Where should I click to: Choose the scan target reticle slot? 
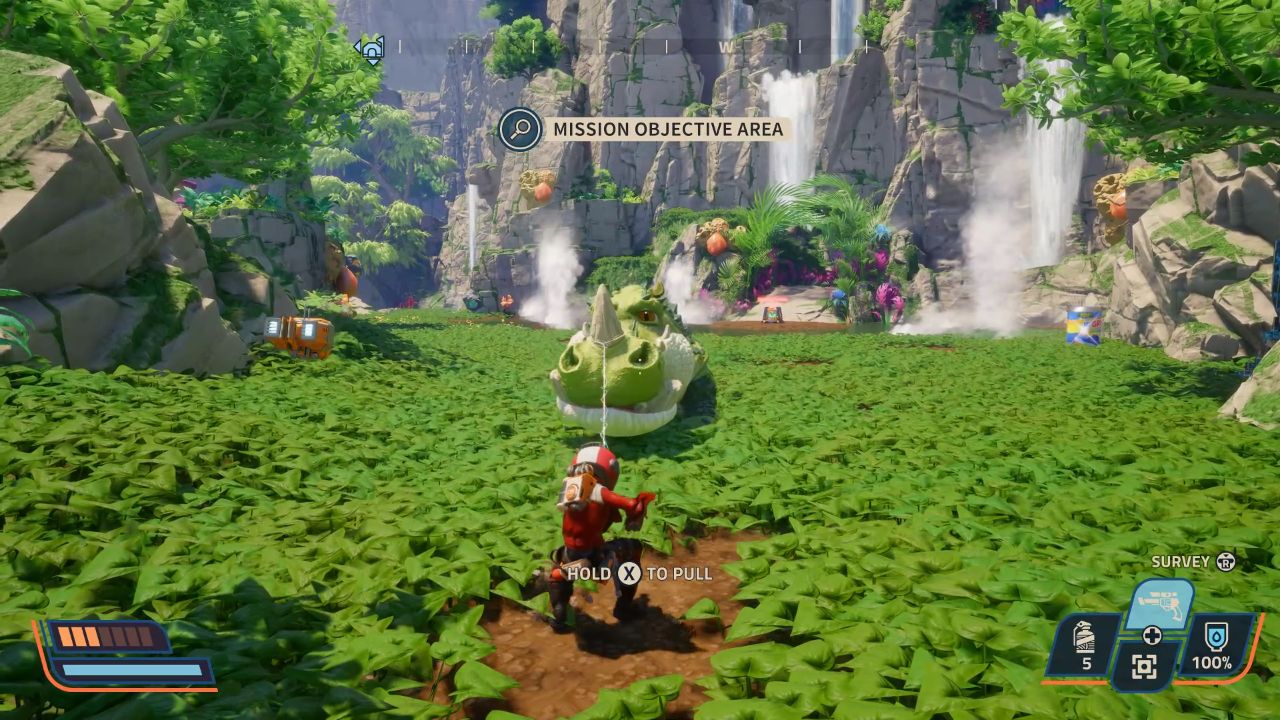pos(1146,666)
